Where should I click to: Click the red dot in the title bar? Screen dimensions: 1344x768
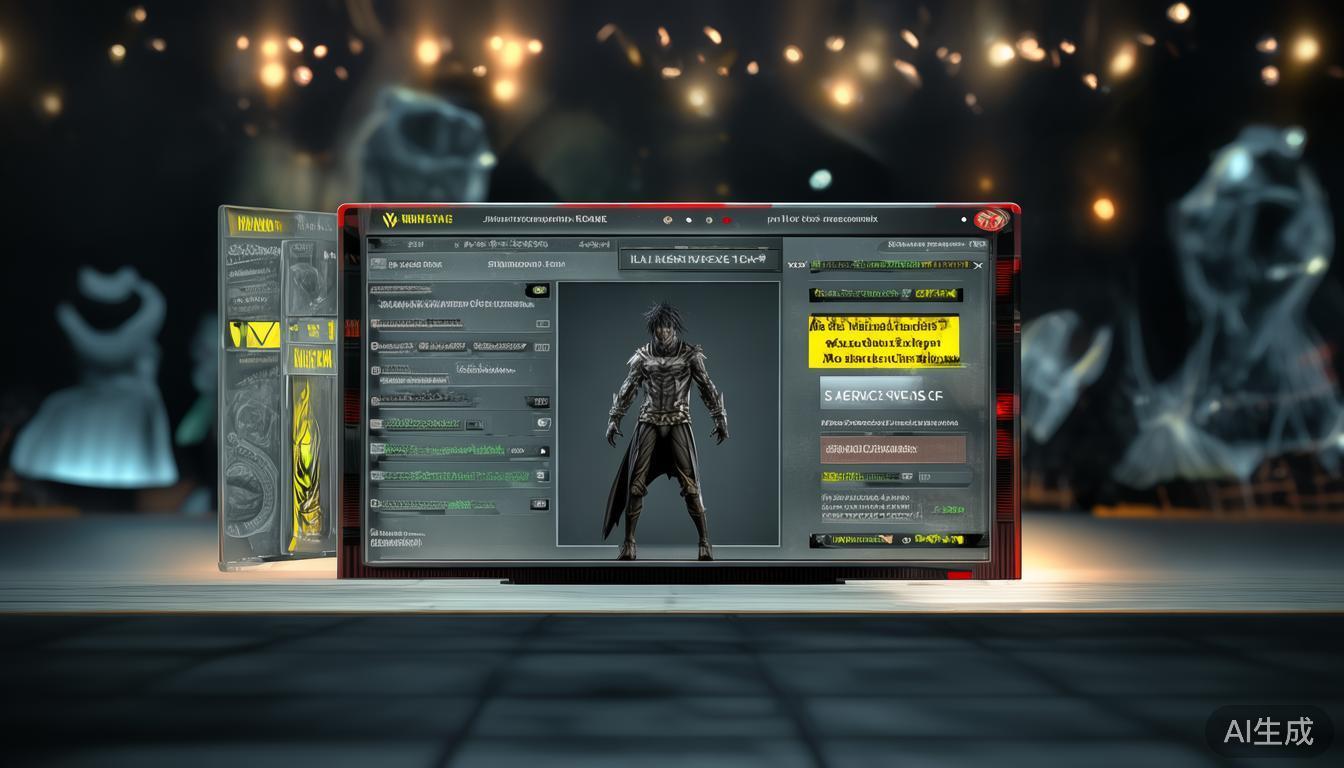pos(727,220)
